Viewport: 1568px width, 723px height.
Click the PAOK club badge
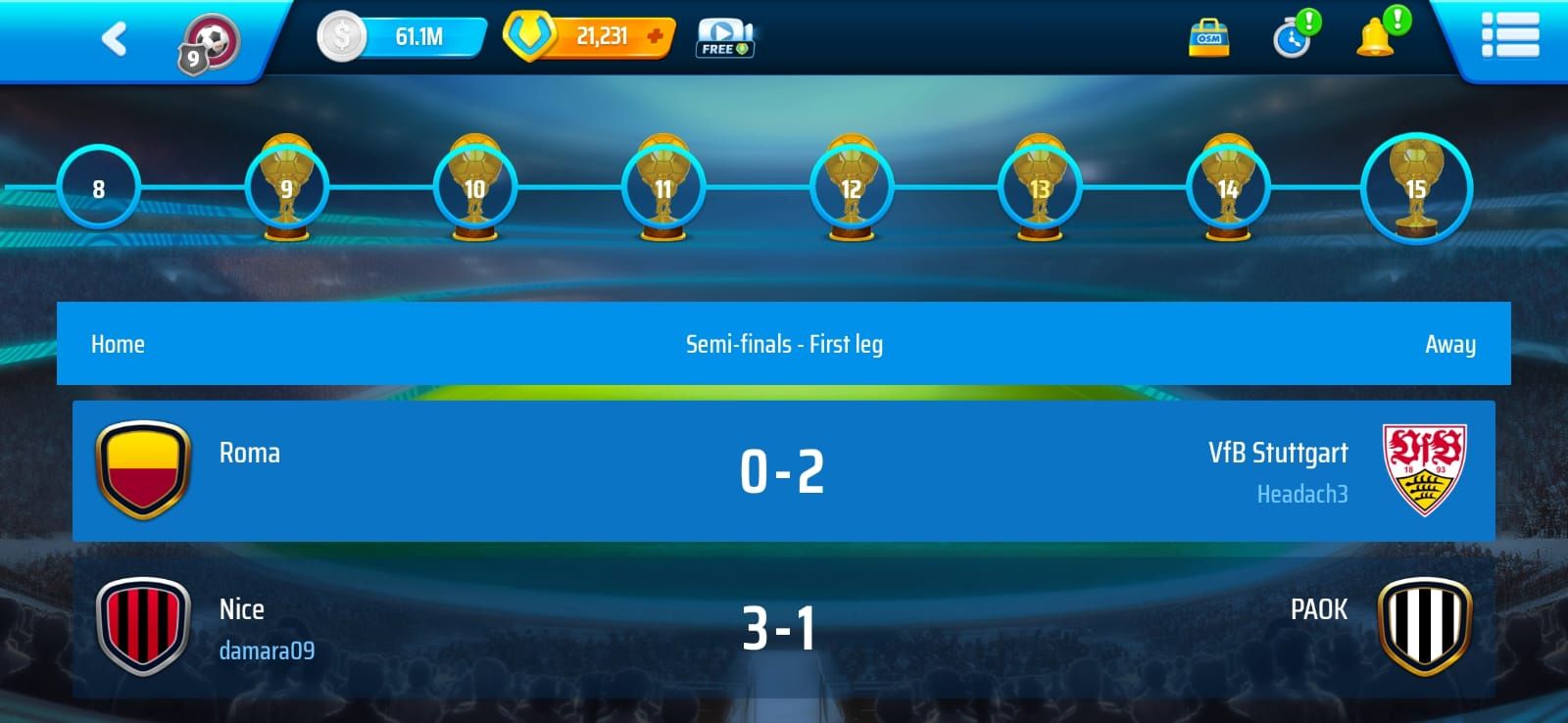point(1426,624)
